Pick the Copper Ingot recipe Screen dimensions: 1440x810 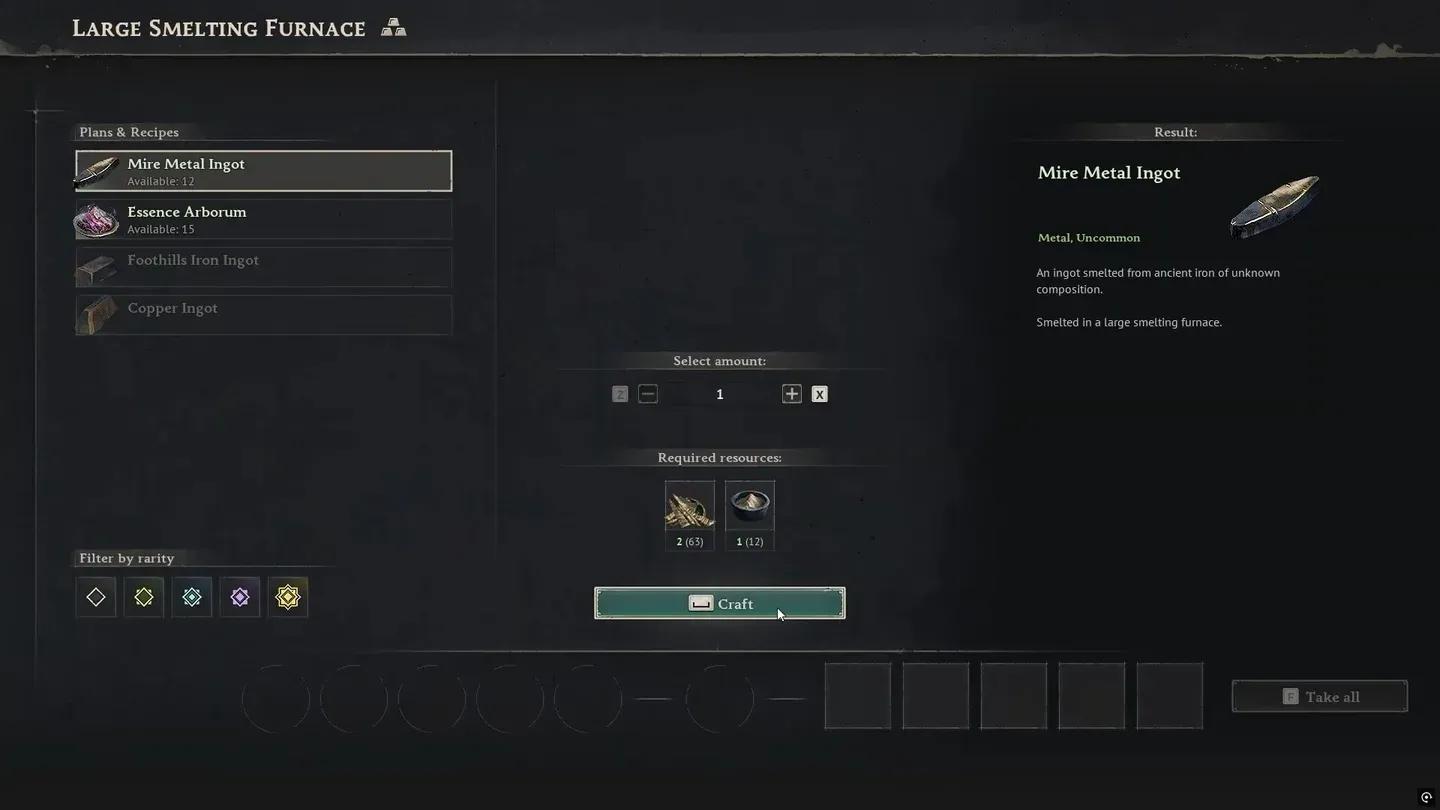point(263,315)
